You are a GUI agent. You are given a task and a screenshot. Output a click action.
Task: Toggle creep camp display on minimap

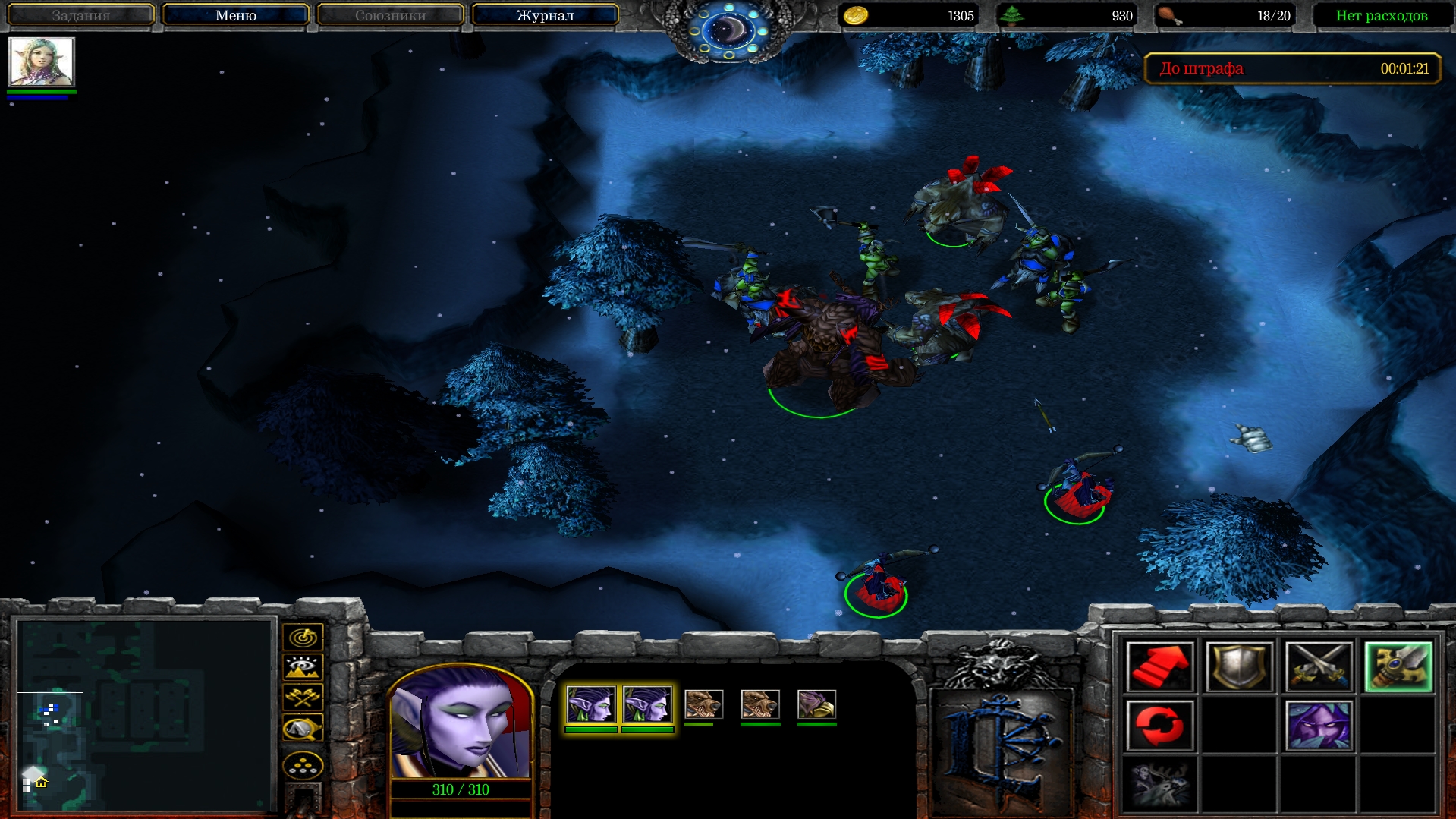click(x=303, y=729)
